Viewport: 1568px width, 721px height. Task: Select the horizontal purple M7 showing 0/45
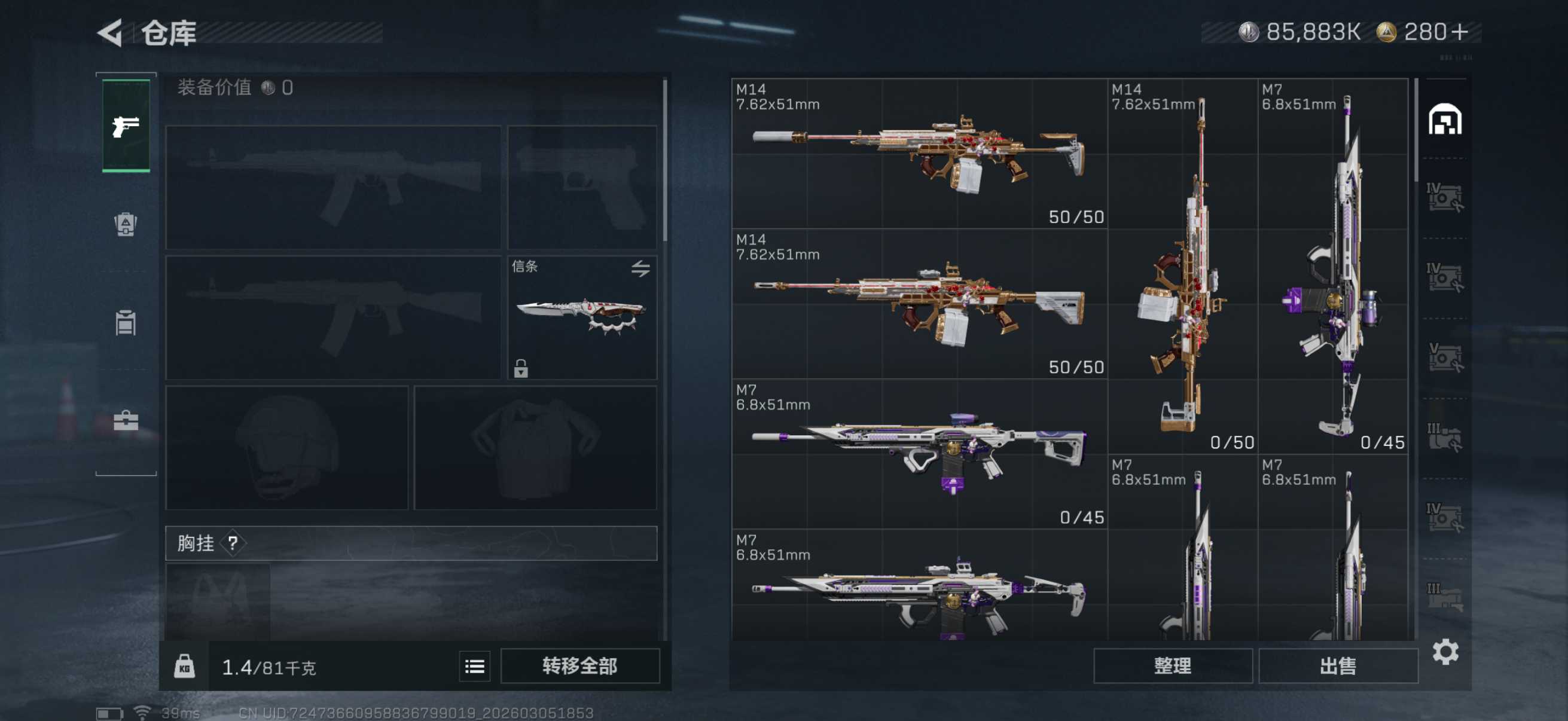pyautogui.click(x=919, y=453)
